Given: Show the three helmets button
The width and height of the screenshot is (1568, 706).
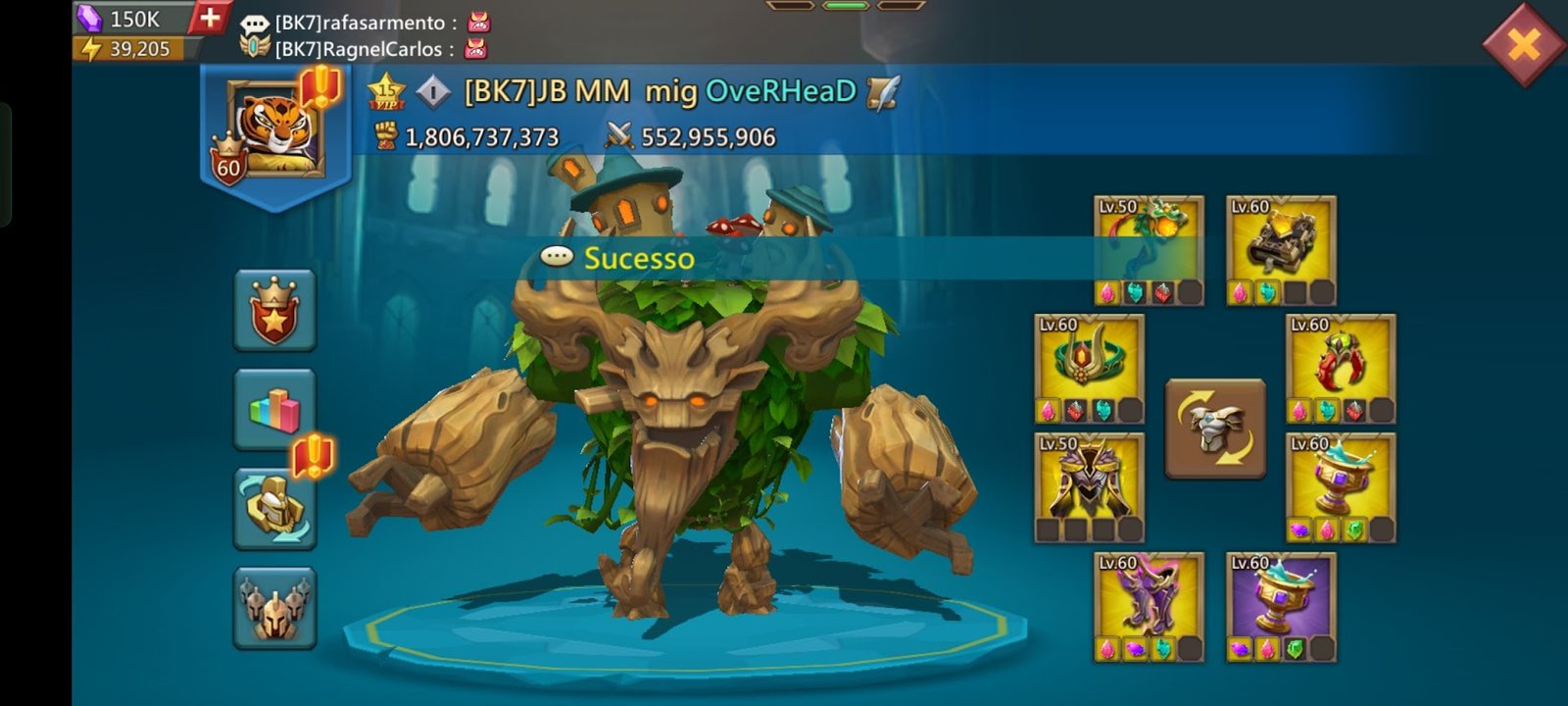Looking at the screenshot, I should [274, 608].
